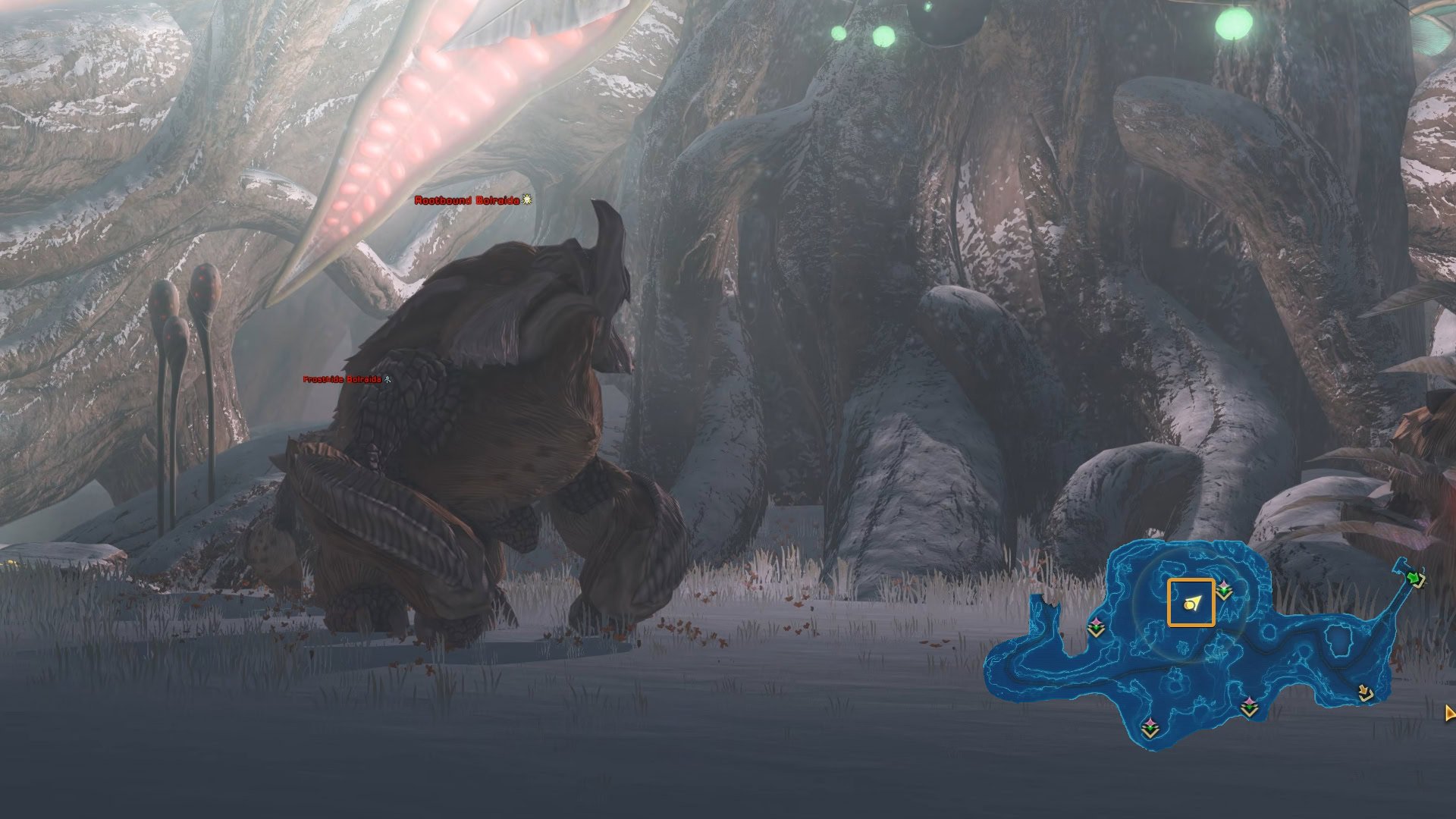
Task: Click the sun icon beside Rootbound Bolraida's name
Action: pyautogui.click(x=526, y=201)
